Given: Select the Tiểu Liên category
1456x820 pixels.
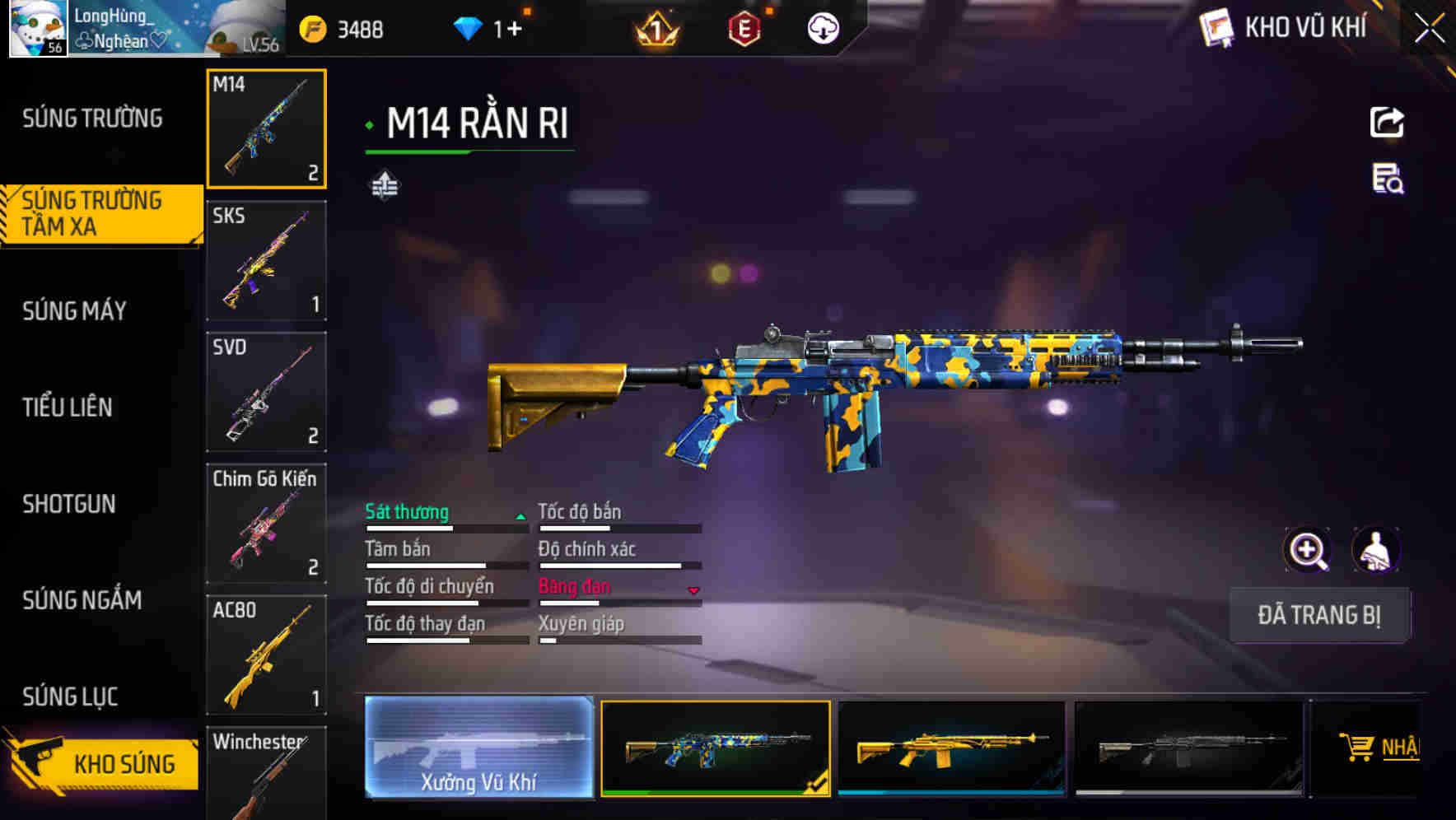Looking at the screenshot, I should [x=68, y=407].
